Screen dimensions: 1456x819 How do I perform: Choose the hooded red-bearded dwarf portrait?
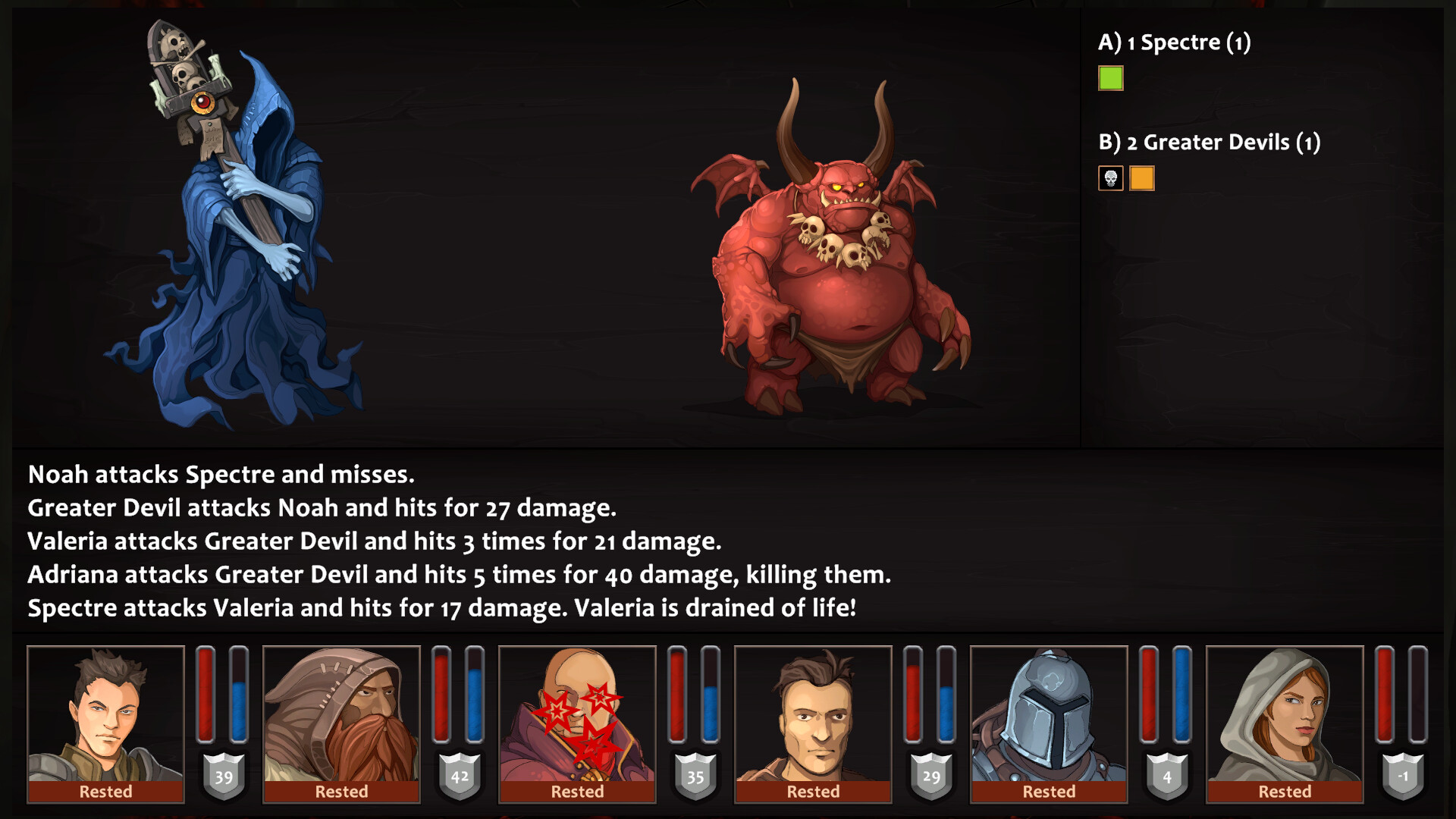(341, 715)
